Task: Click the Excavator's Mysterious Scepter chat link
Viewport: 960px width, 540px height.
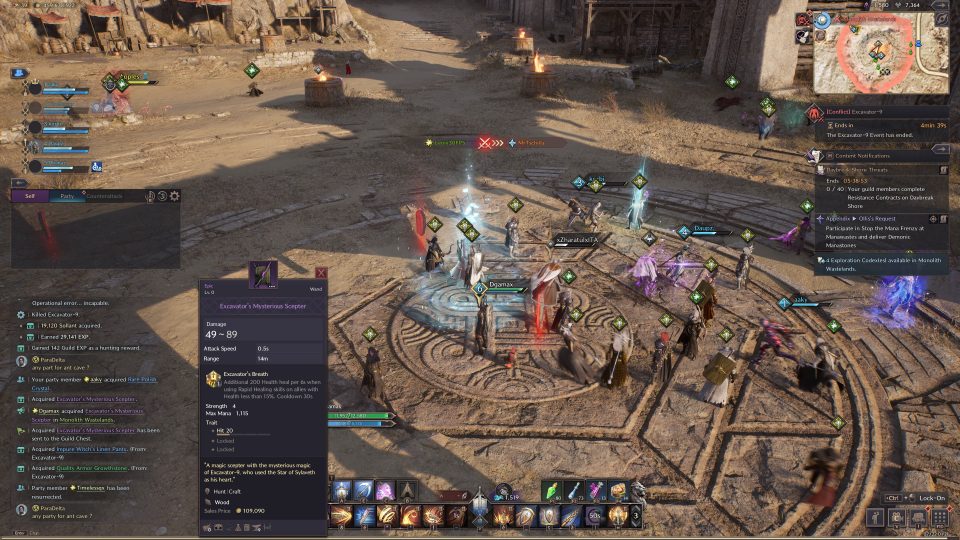Action: click(x=99, y=399)
